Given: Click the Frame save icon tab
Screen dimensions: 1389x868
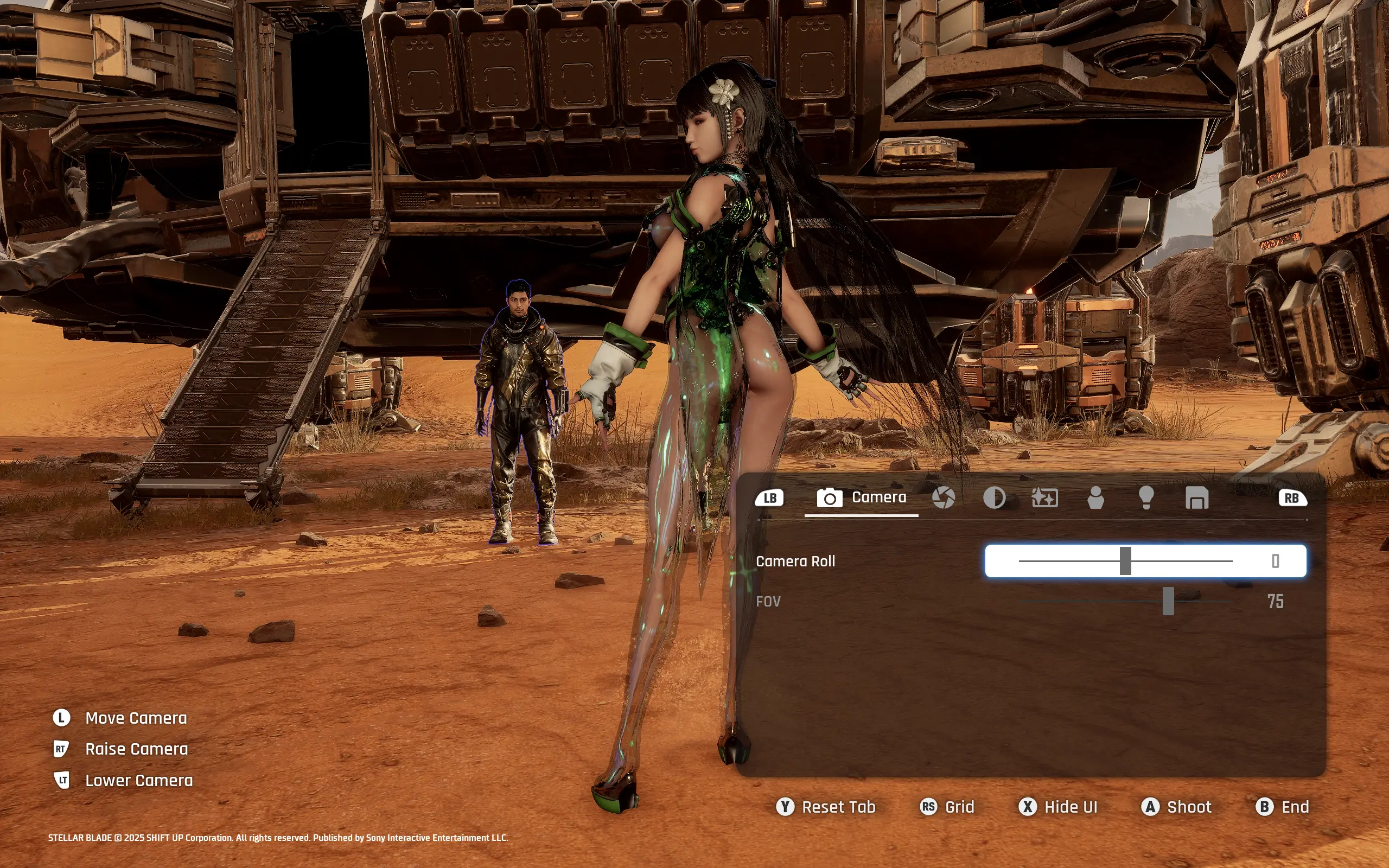Looking at the screenshot, I should click(x=1197, y=497).
